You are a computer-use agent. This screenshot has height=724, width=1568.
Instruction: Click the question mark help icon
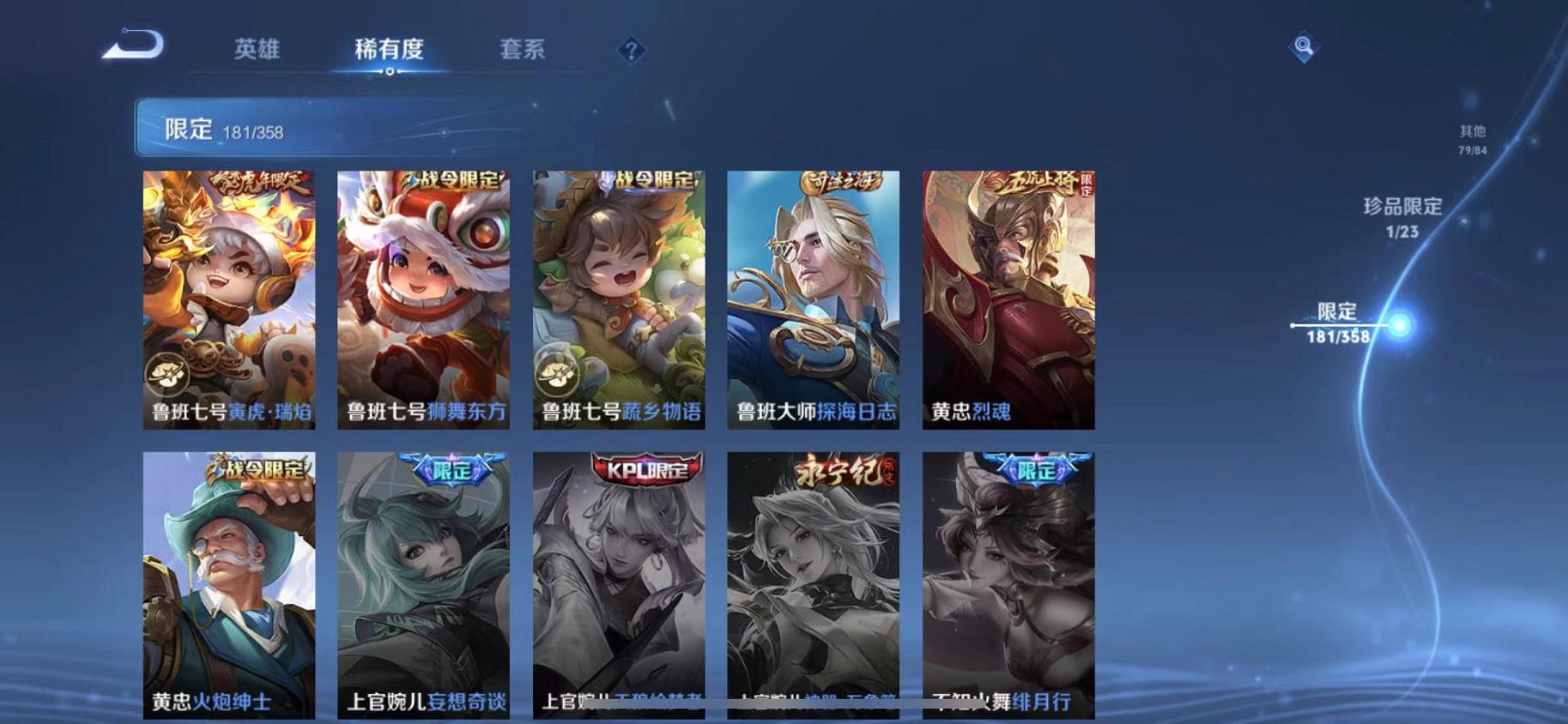click(x=632, y=51)
